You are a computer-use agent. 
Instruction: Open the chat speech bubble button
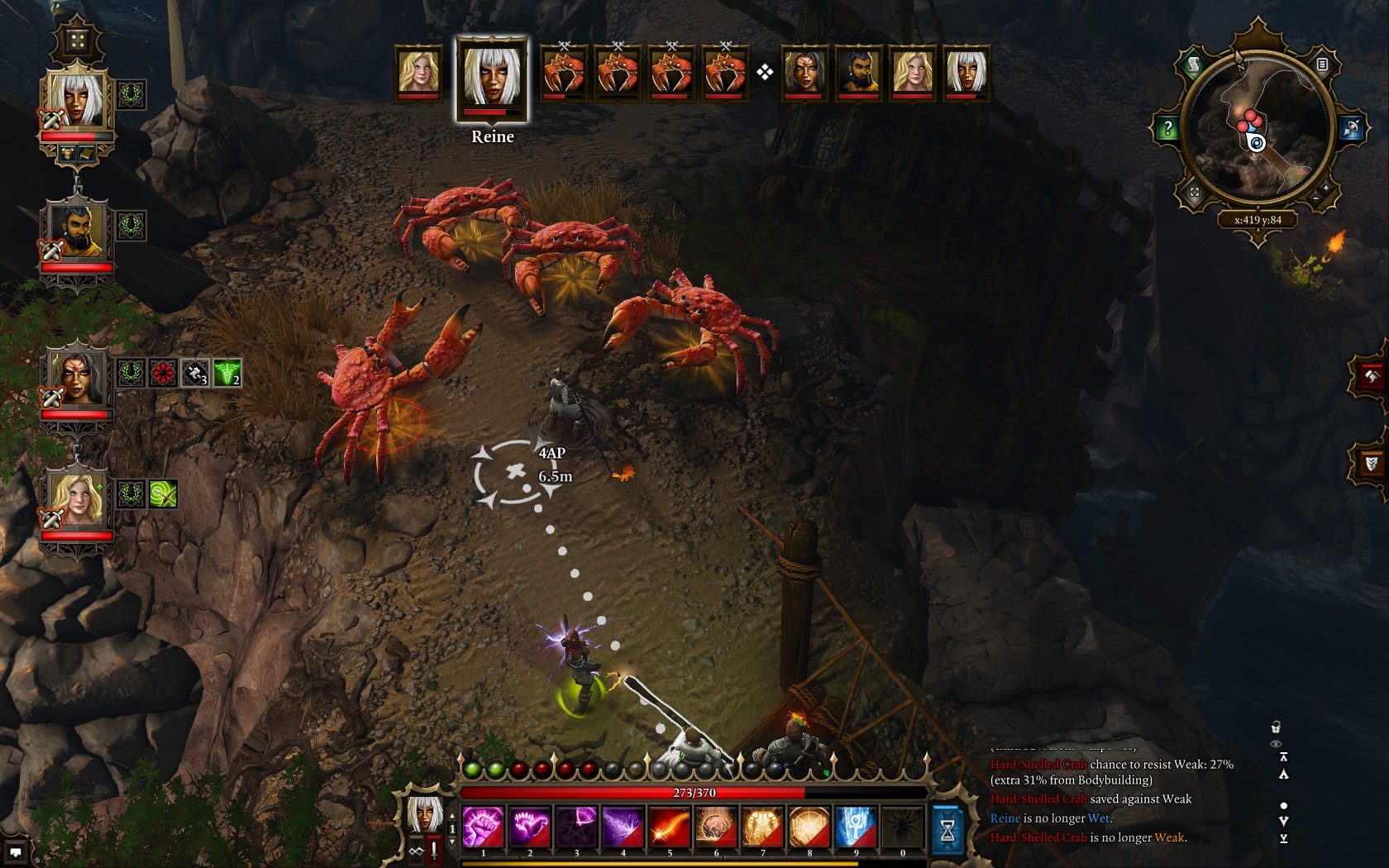tap(16, 853)
